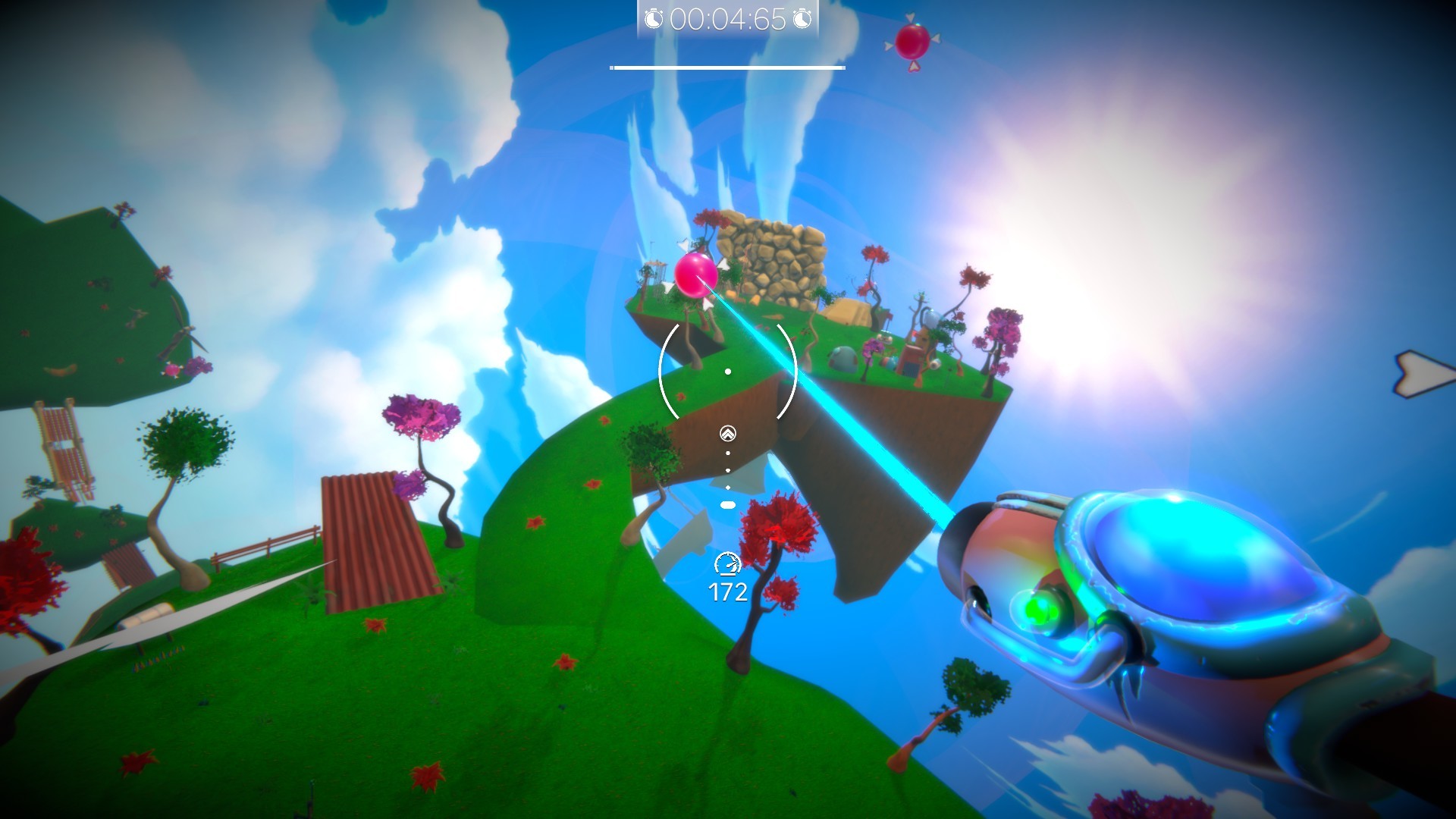Click the pill-shaped marker below the dotted trail
The height and width of the screenshot is (819, 1456).
[x=727, y=504]
